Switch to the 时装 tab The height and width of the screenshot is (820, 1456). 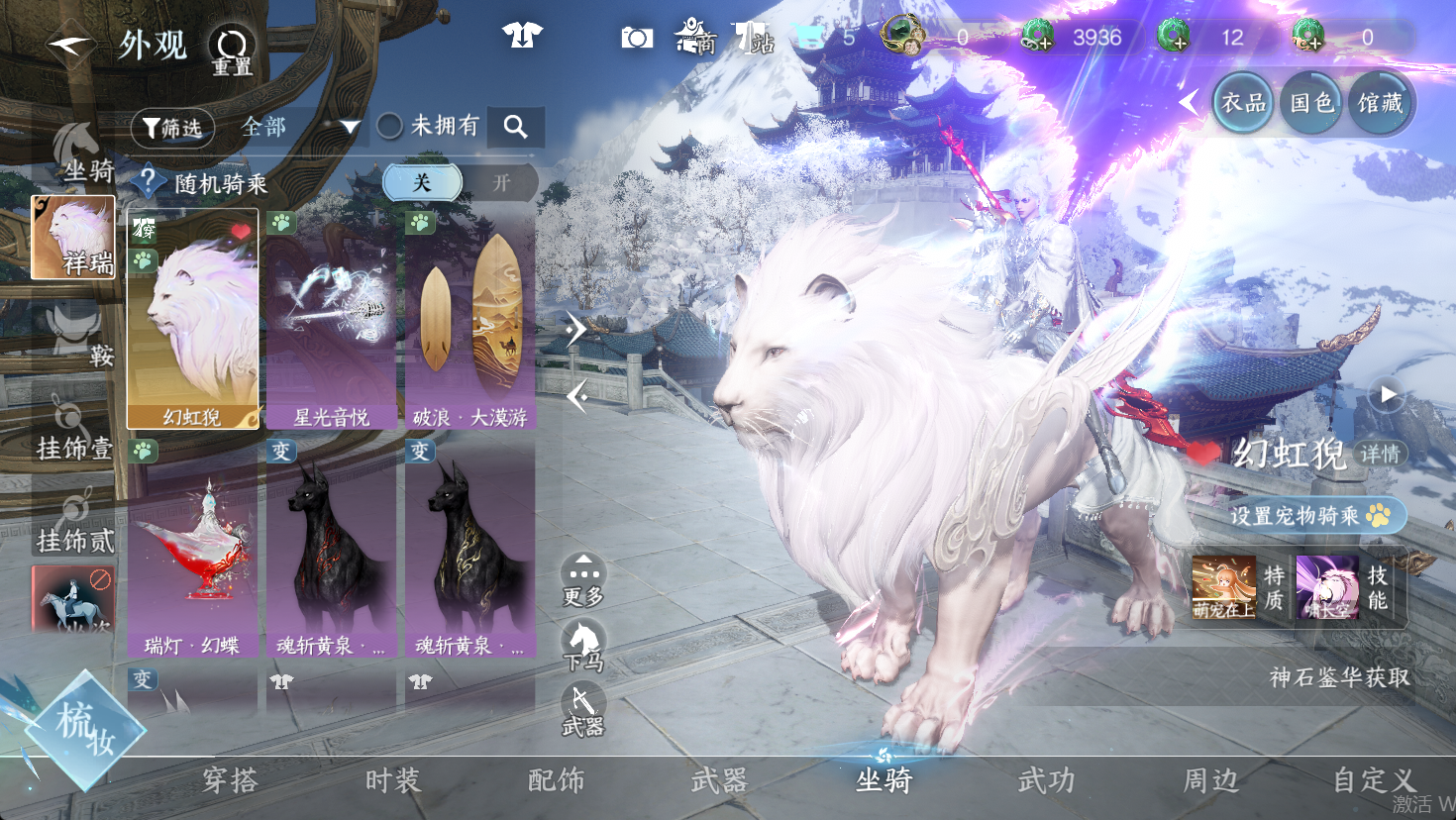[x=393, y=781]
